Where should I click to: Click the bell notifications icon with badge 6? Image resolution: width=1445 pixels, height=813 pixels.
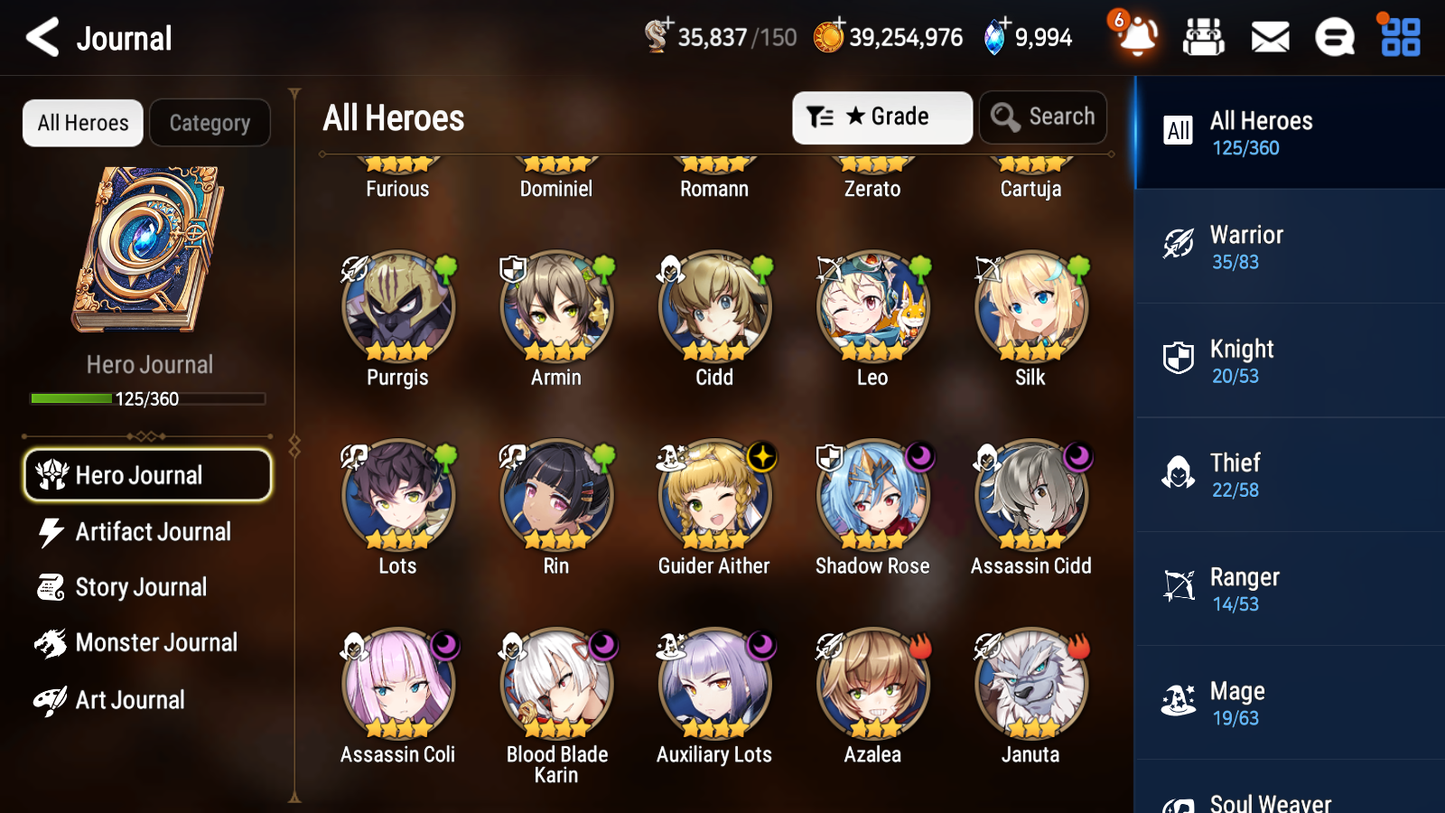point(1136,36)
